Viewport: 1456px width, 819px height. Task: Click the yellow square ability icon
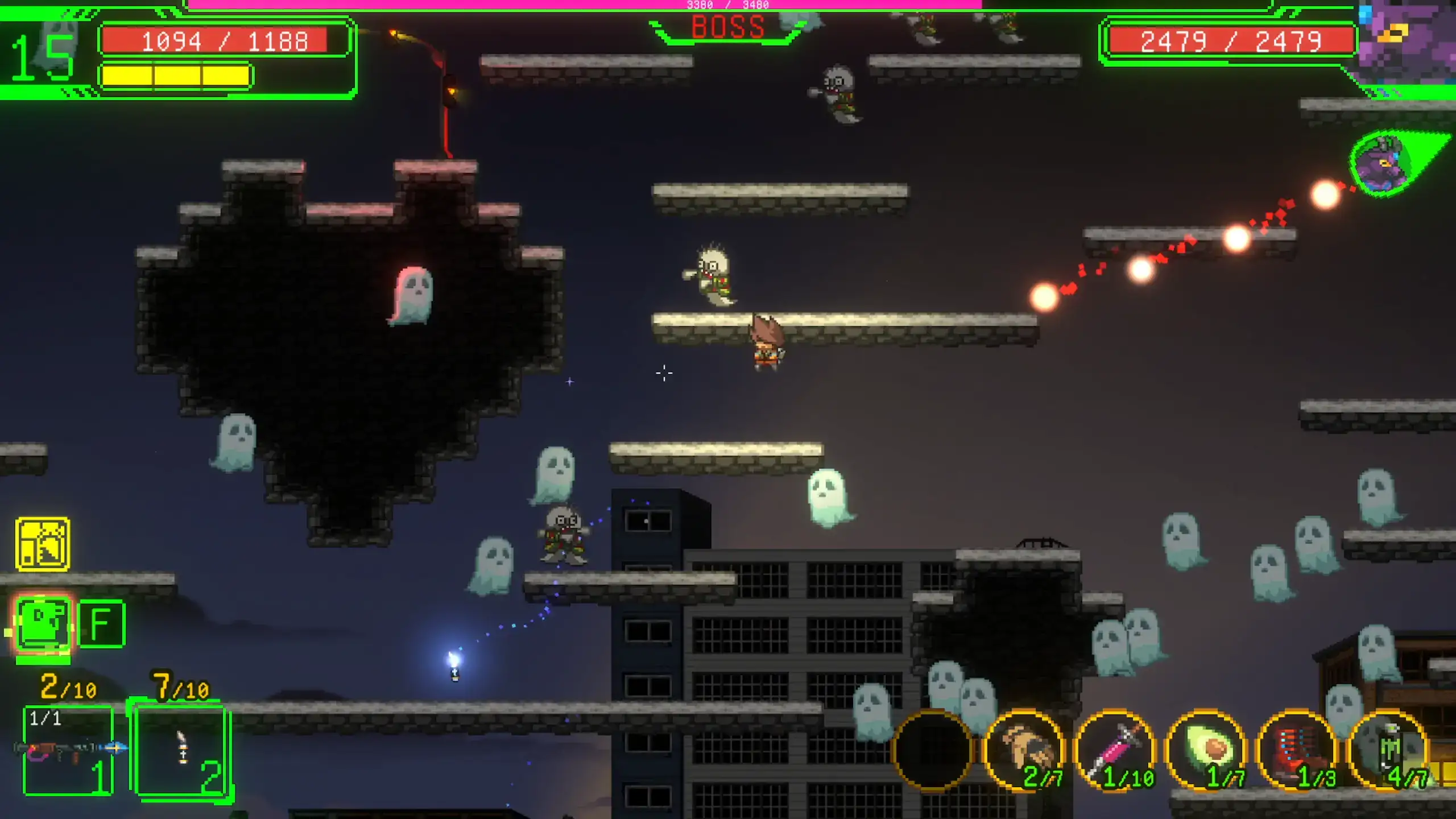[x=43, y=544]
